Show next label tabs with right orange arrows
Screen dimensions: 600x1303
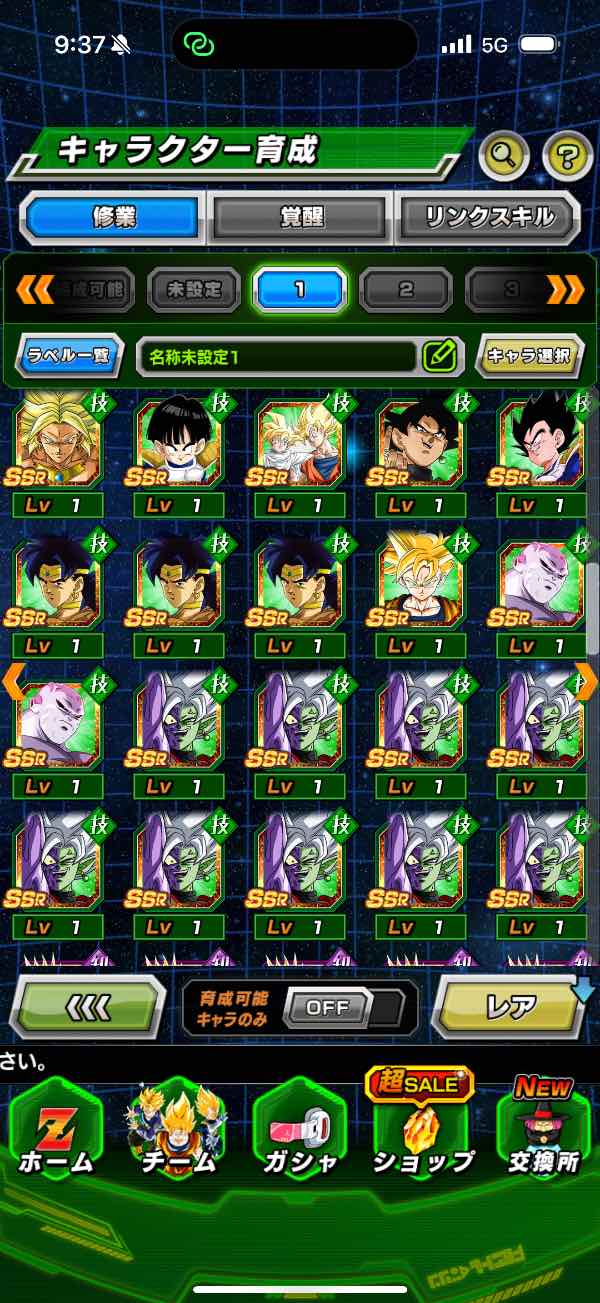pos(565,290)
